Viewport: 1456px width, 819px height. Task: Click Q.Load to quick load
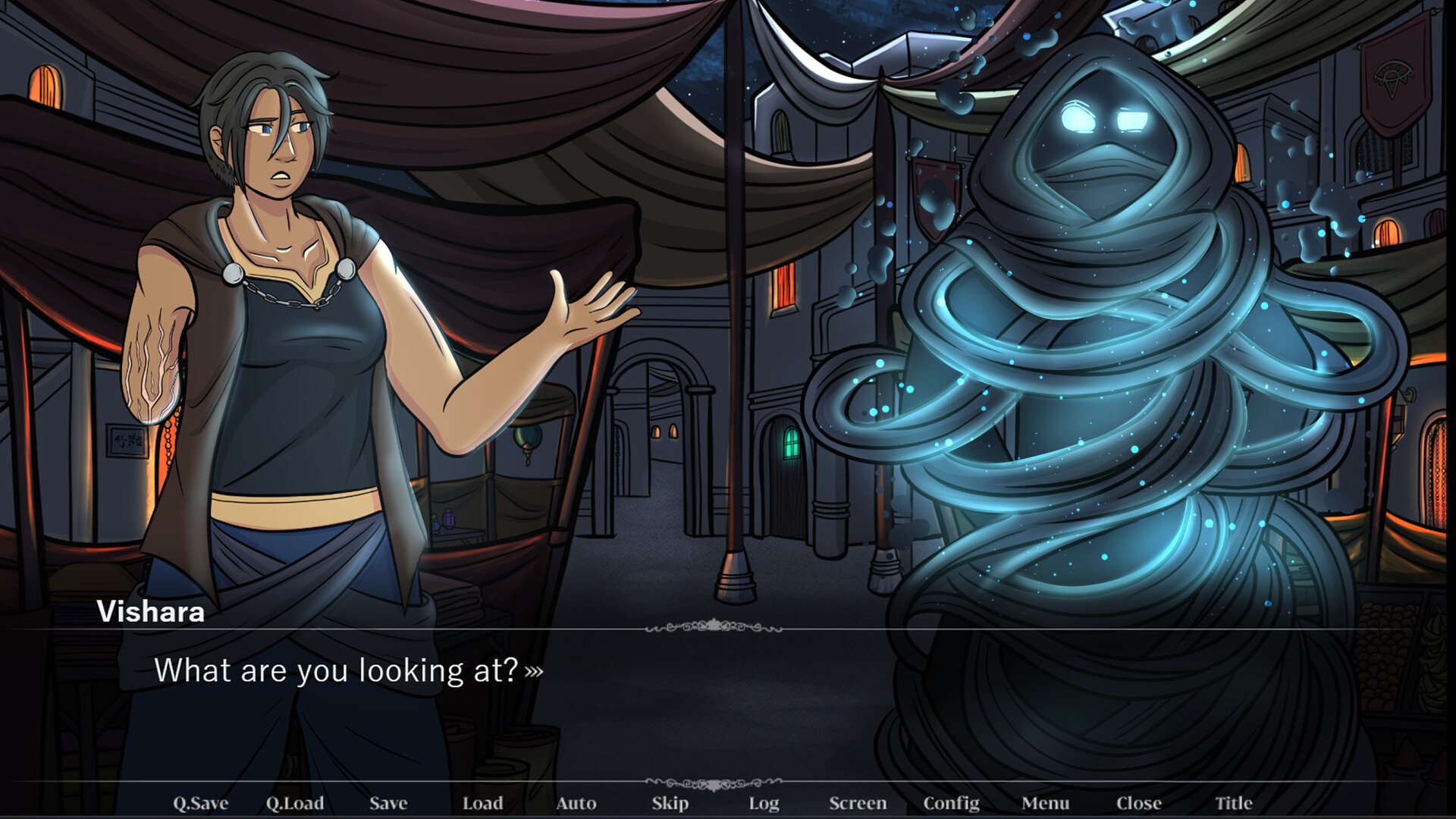point(297,802)
